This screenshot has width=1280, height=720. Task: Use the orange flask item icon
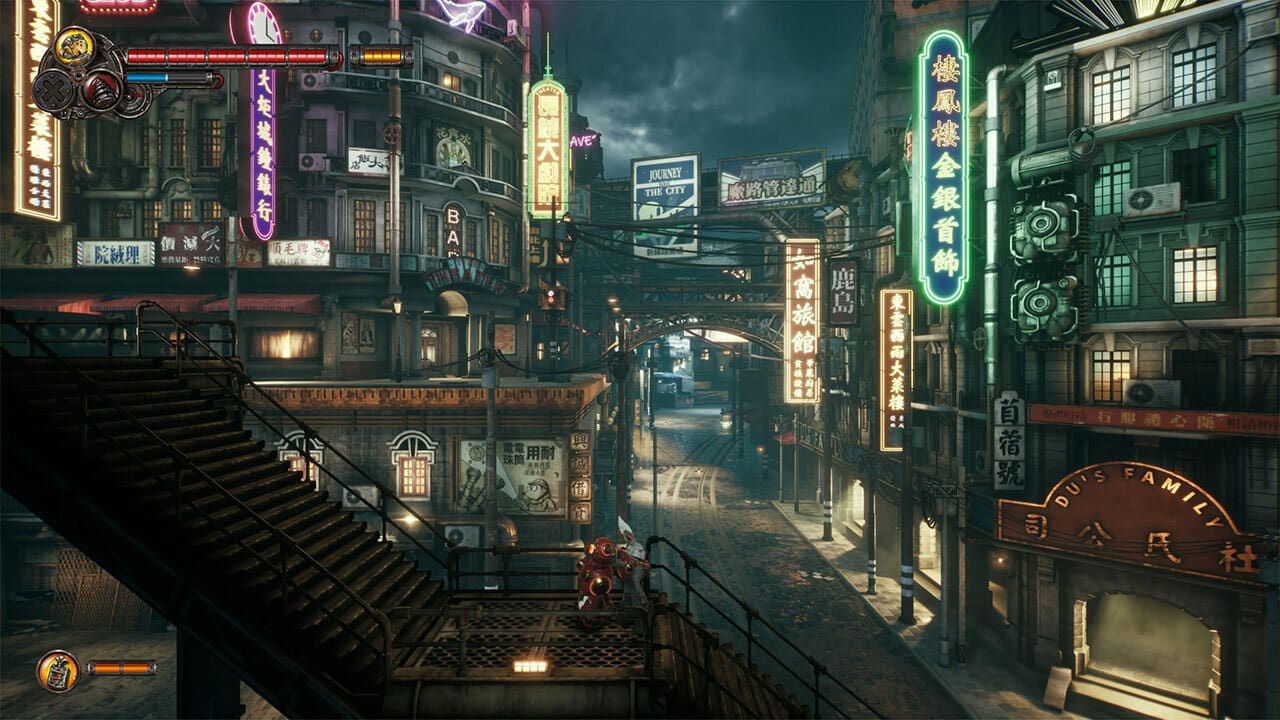coord(57,670)
